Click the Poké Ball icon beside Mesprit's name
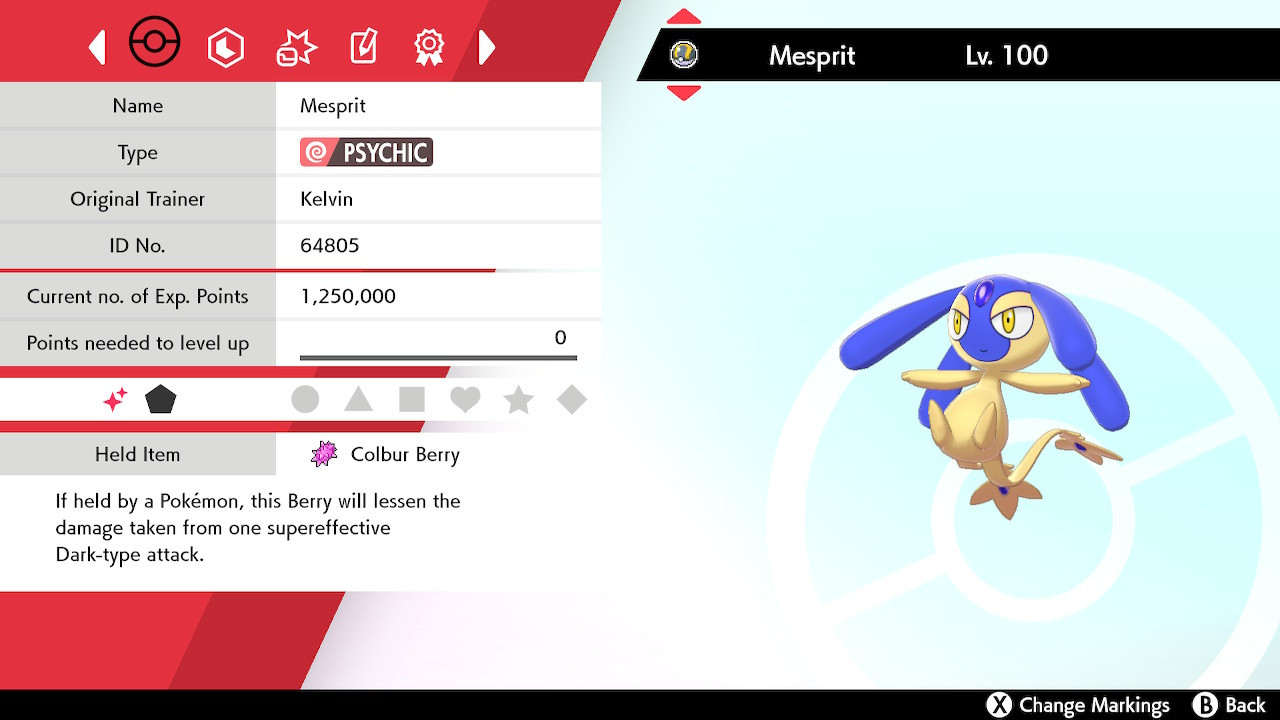1280x720 pixels. 685,56
